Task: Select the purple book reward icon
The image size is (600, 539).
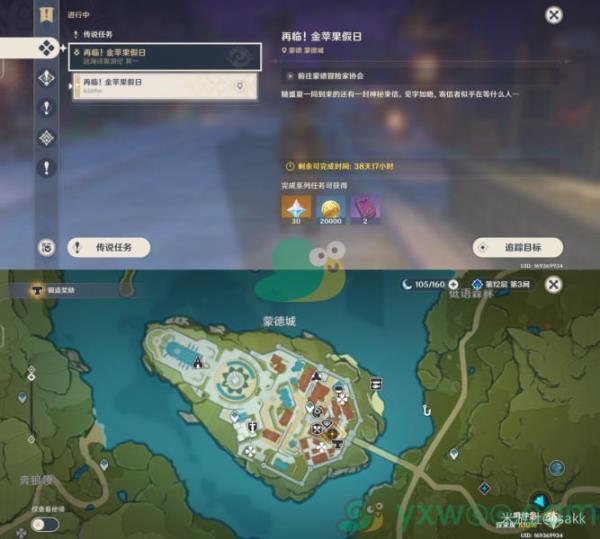Action: 364,207
